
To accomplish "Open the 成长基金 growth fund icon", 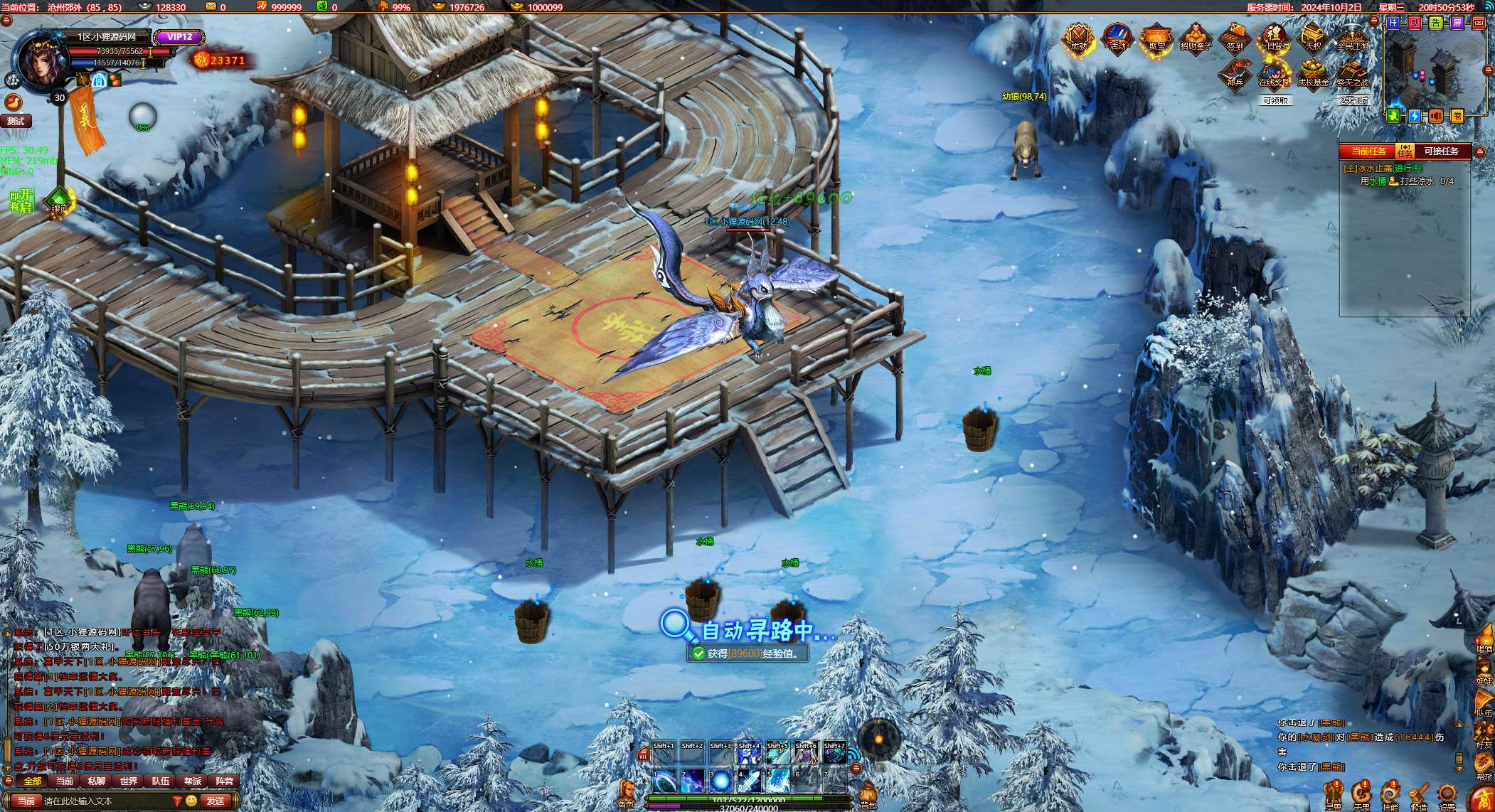I will point(1313,74).
